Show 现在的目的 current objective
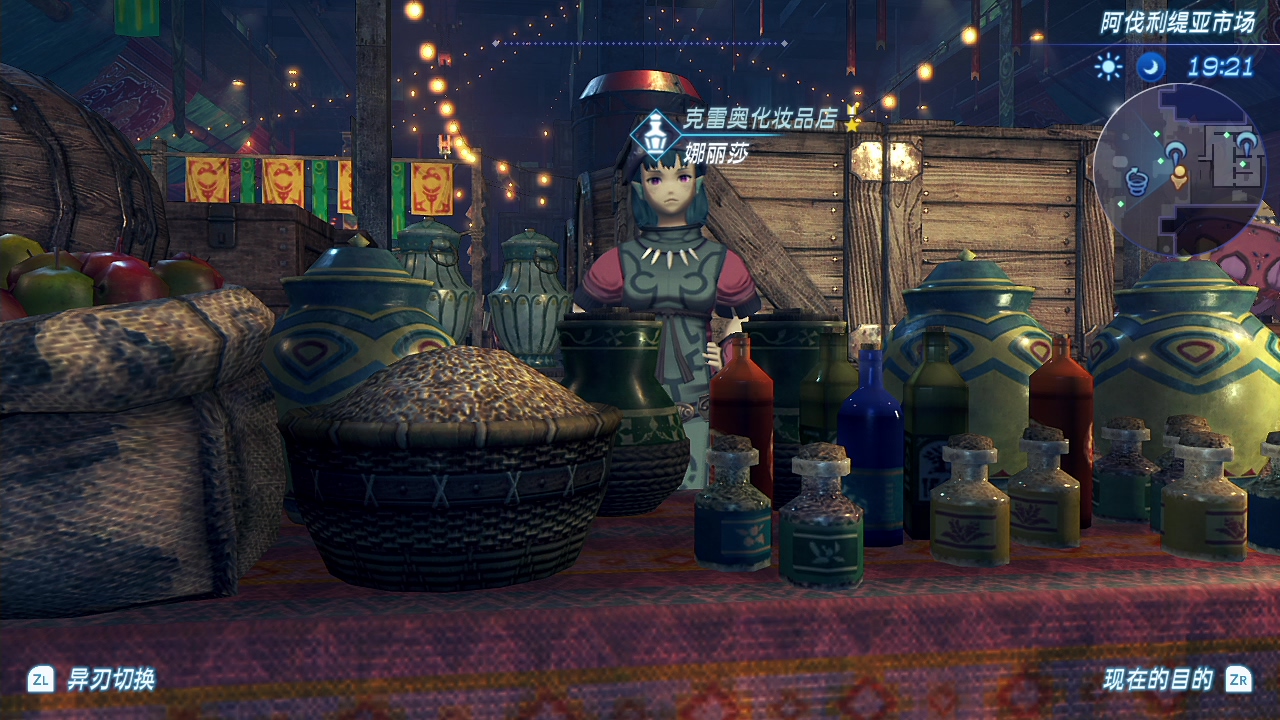1280x720 pixels. click(x=1158, y=680)
